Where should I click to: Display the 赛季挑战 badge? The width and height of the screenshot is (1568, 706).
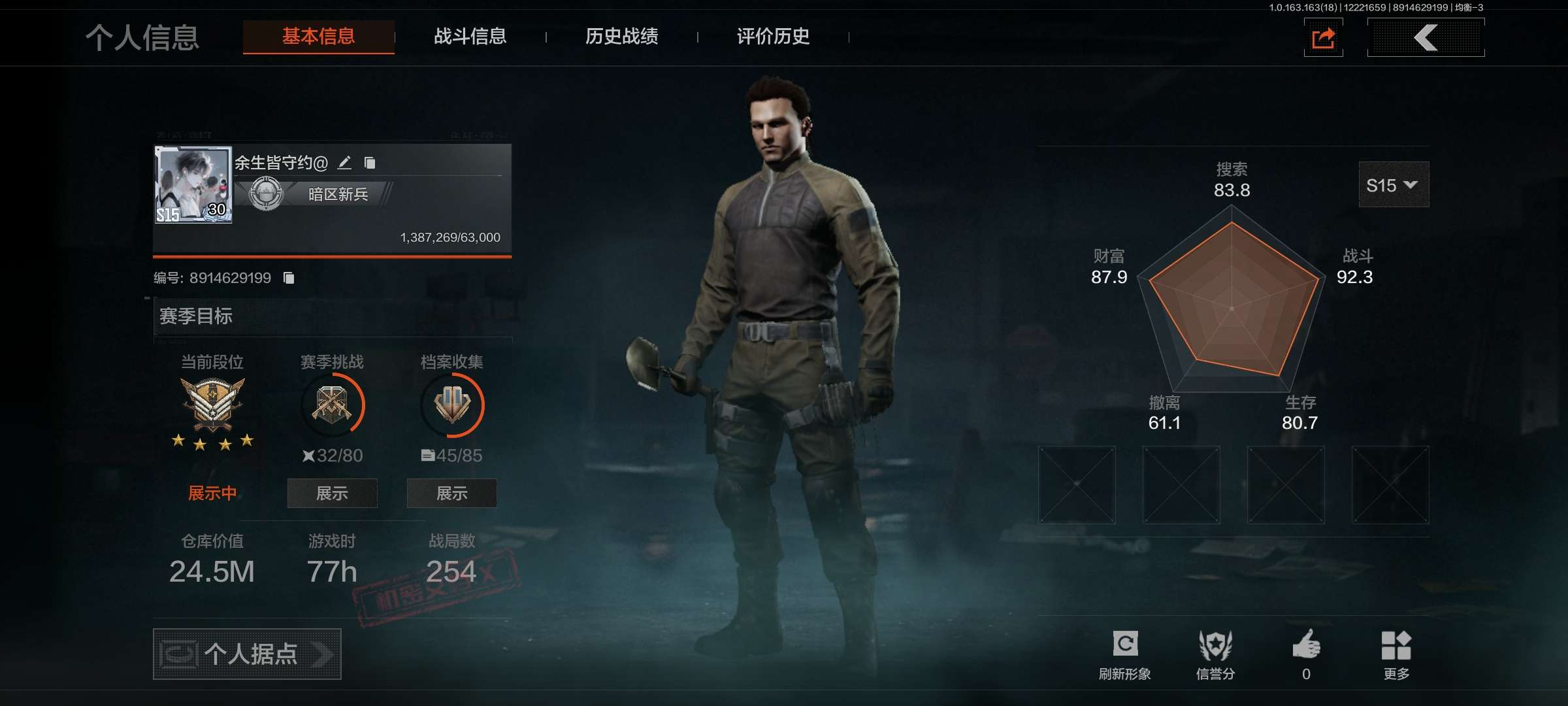click(x=332, y=493)
